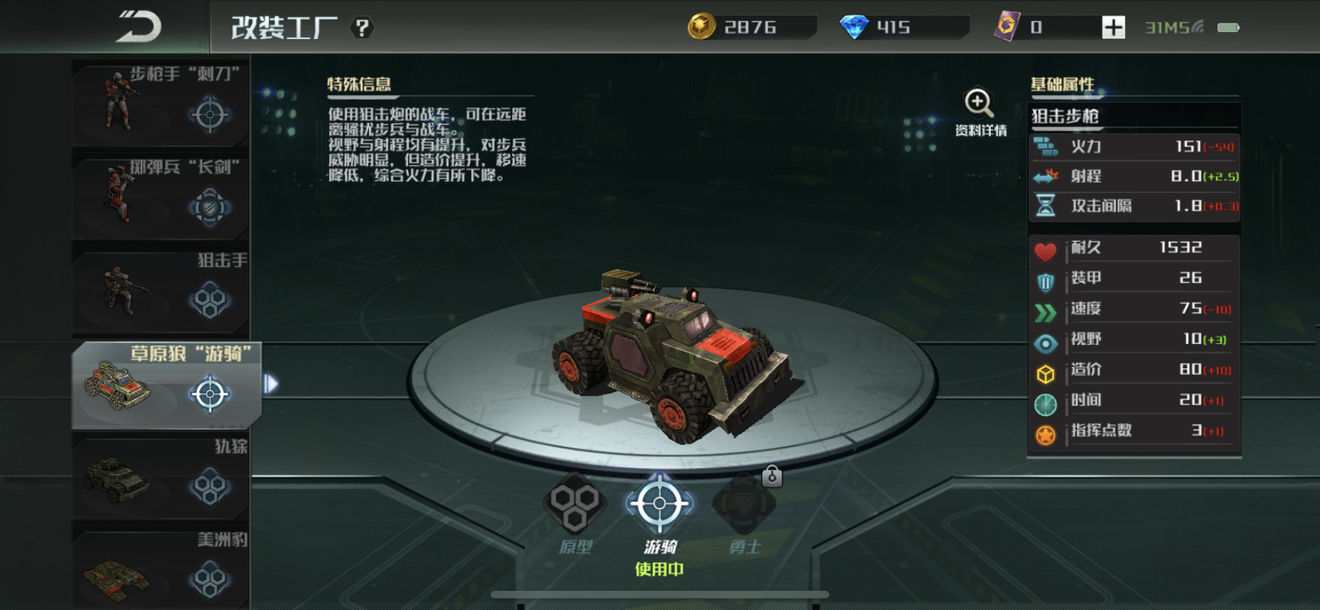The image size is (1320, 610).
Task: Select the 掷弹兵 "长剑" unit row
Action: pos(160,196)
